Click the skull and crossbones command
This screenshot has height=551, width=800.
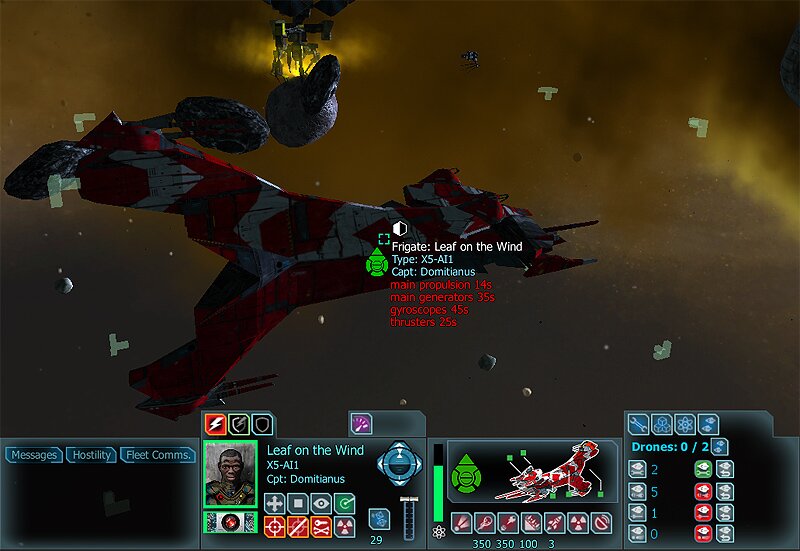click(x=320, y=526)
